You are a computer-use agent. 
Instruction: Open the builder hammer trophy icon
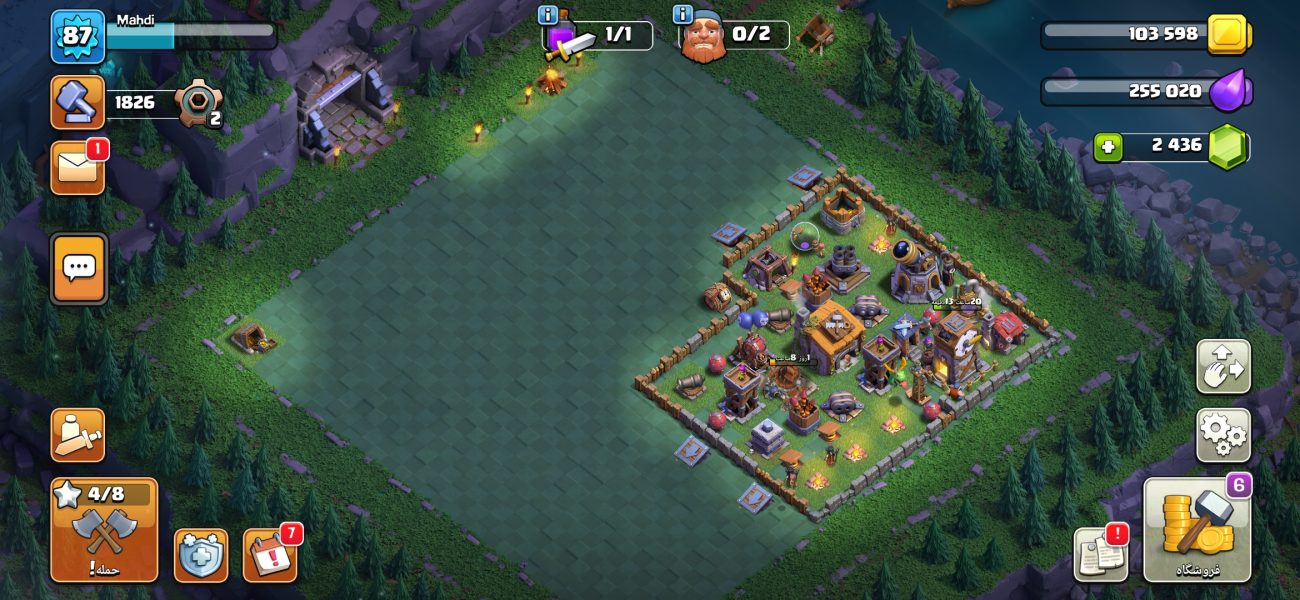(77, 102)
